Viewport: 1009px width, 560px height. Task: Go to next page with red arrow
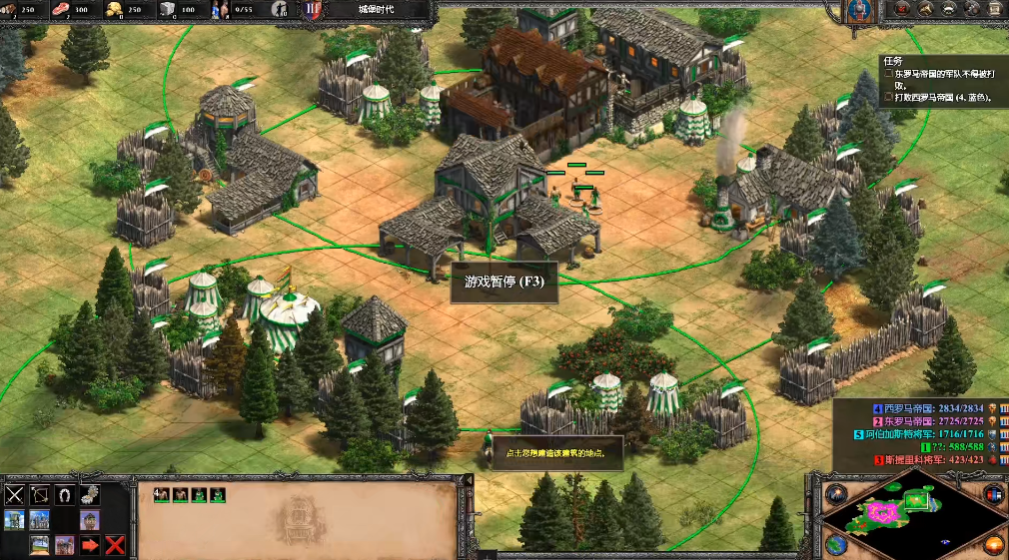pyautogui.click(x=90, y=545)
